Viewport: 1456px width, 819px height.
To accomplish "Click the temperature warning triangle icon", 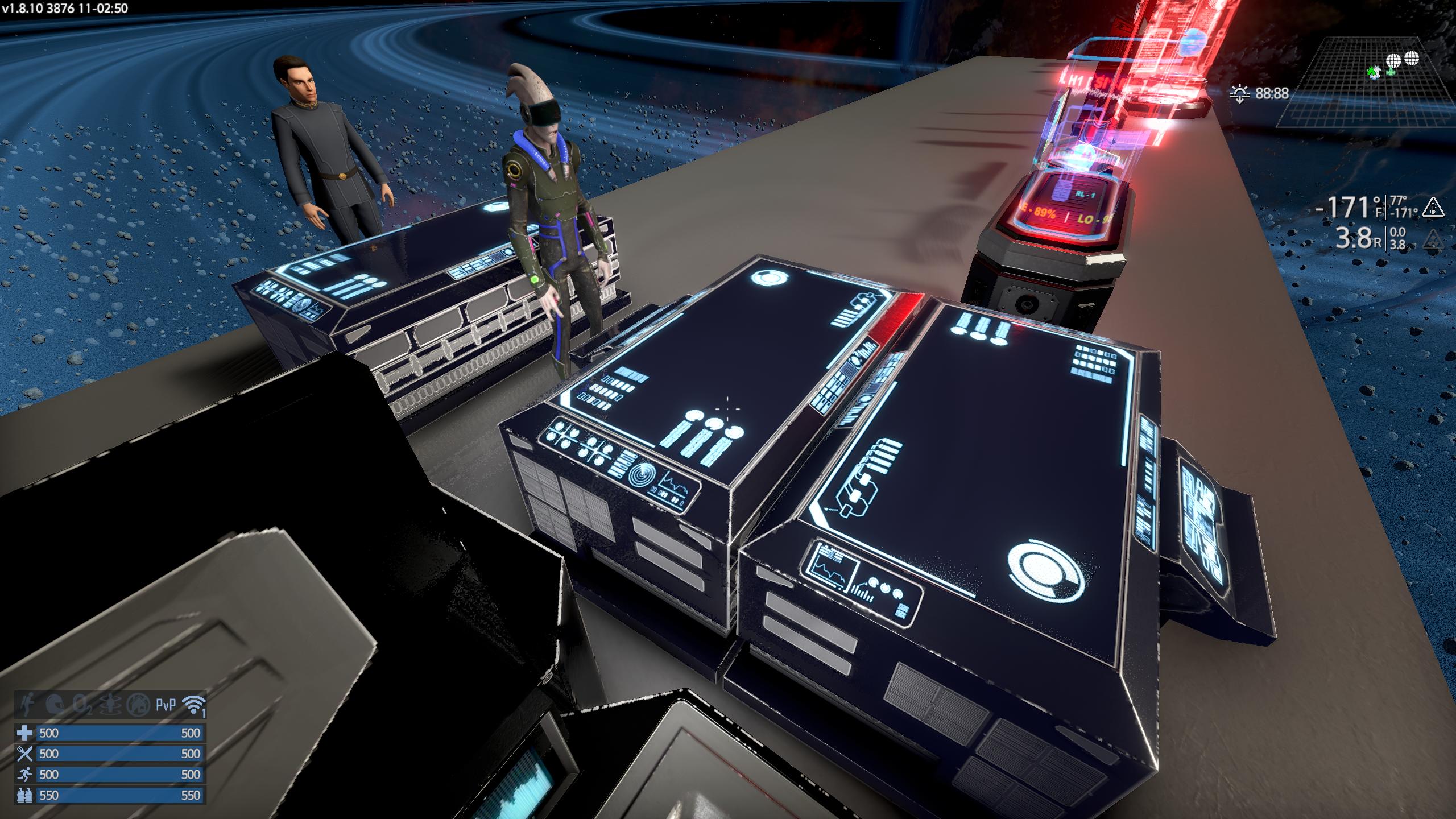I will click(1433, 208).
